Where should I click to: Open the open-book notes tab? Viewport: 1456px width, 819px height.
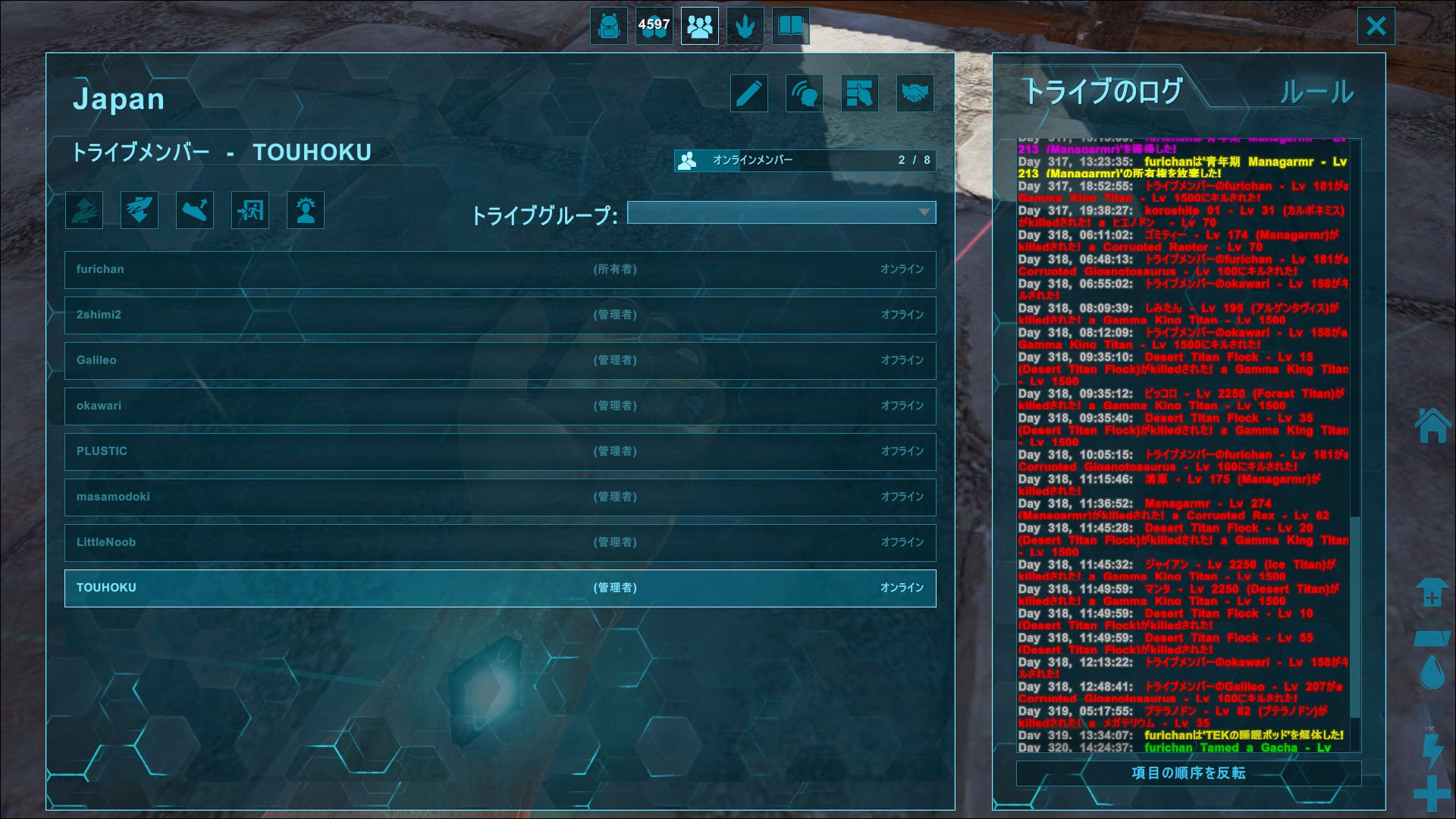tap(790, 27)
